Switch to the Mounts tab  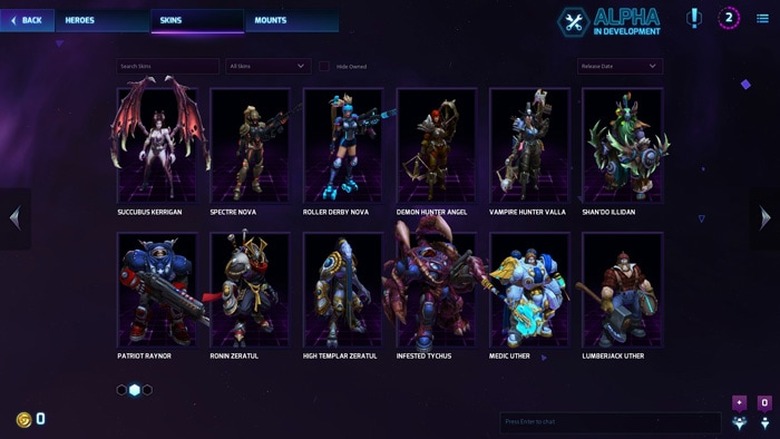[271, 20]
